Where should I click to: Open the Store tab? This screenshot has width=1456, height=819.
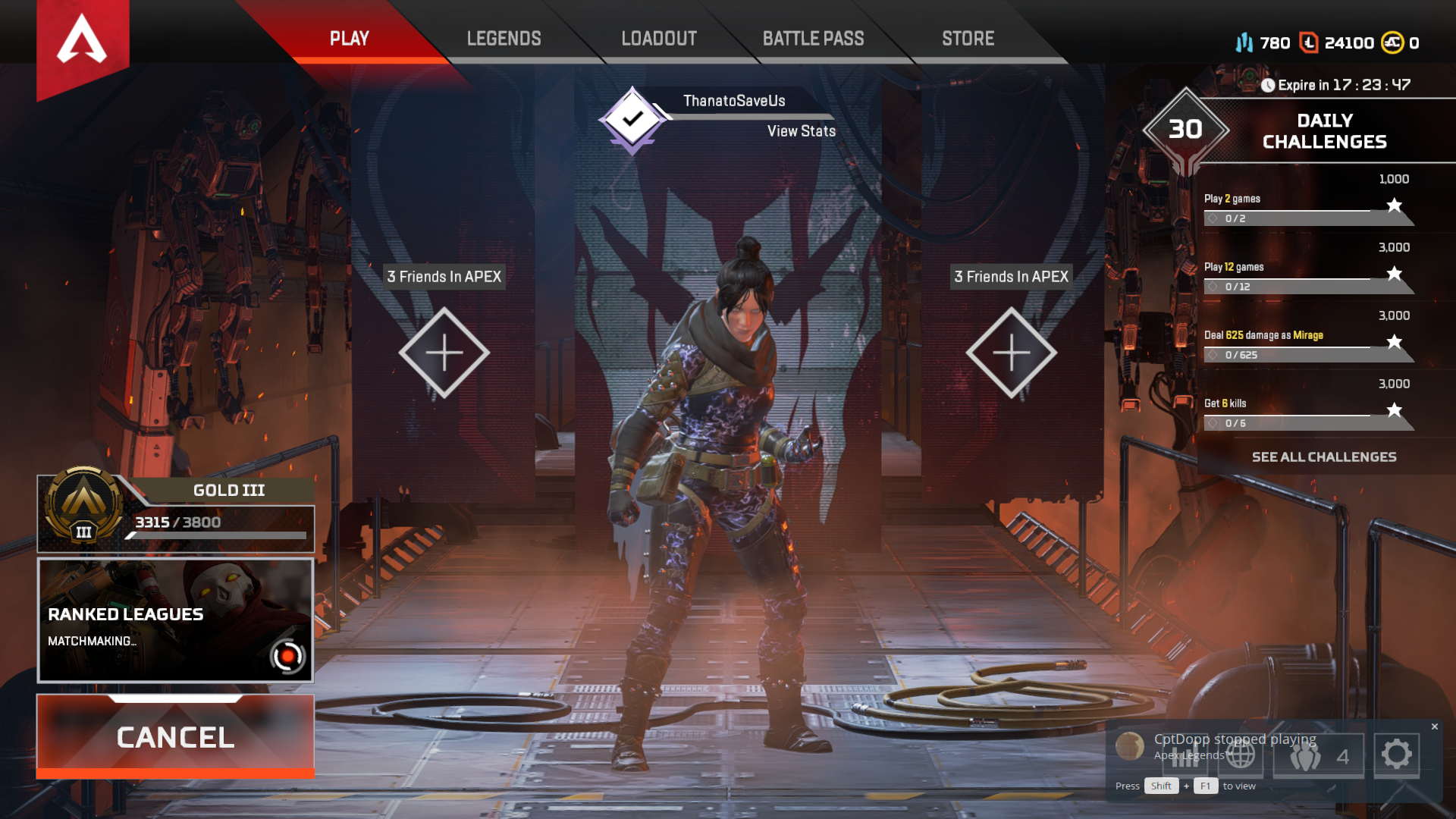click(x=968, y=39)
